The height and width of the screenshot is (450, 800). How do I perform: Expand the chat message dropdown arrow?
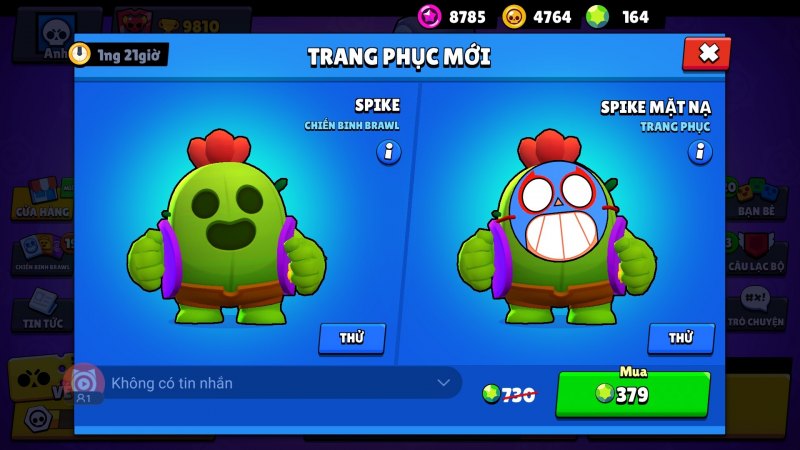(x=444, y=383)
